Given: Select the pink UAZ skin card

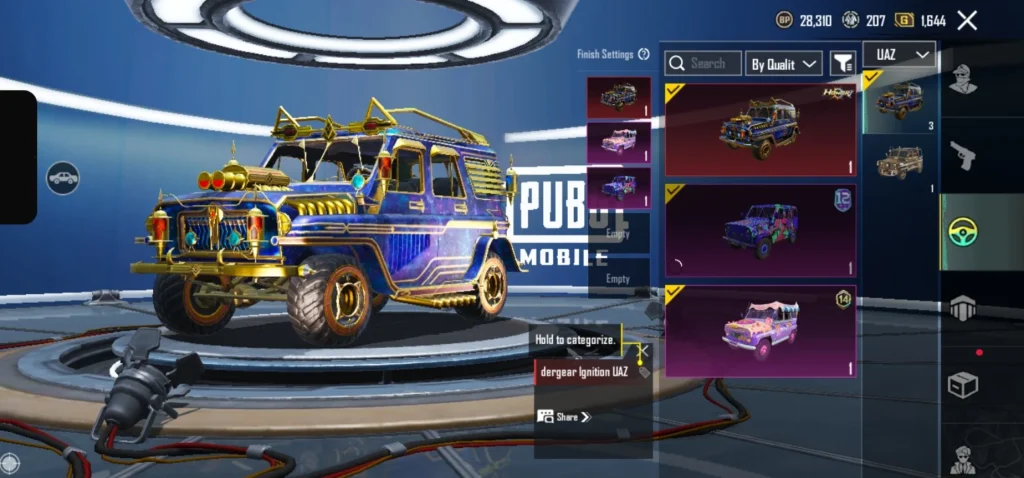Looking at the screenshot, I should (761, 331).
